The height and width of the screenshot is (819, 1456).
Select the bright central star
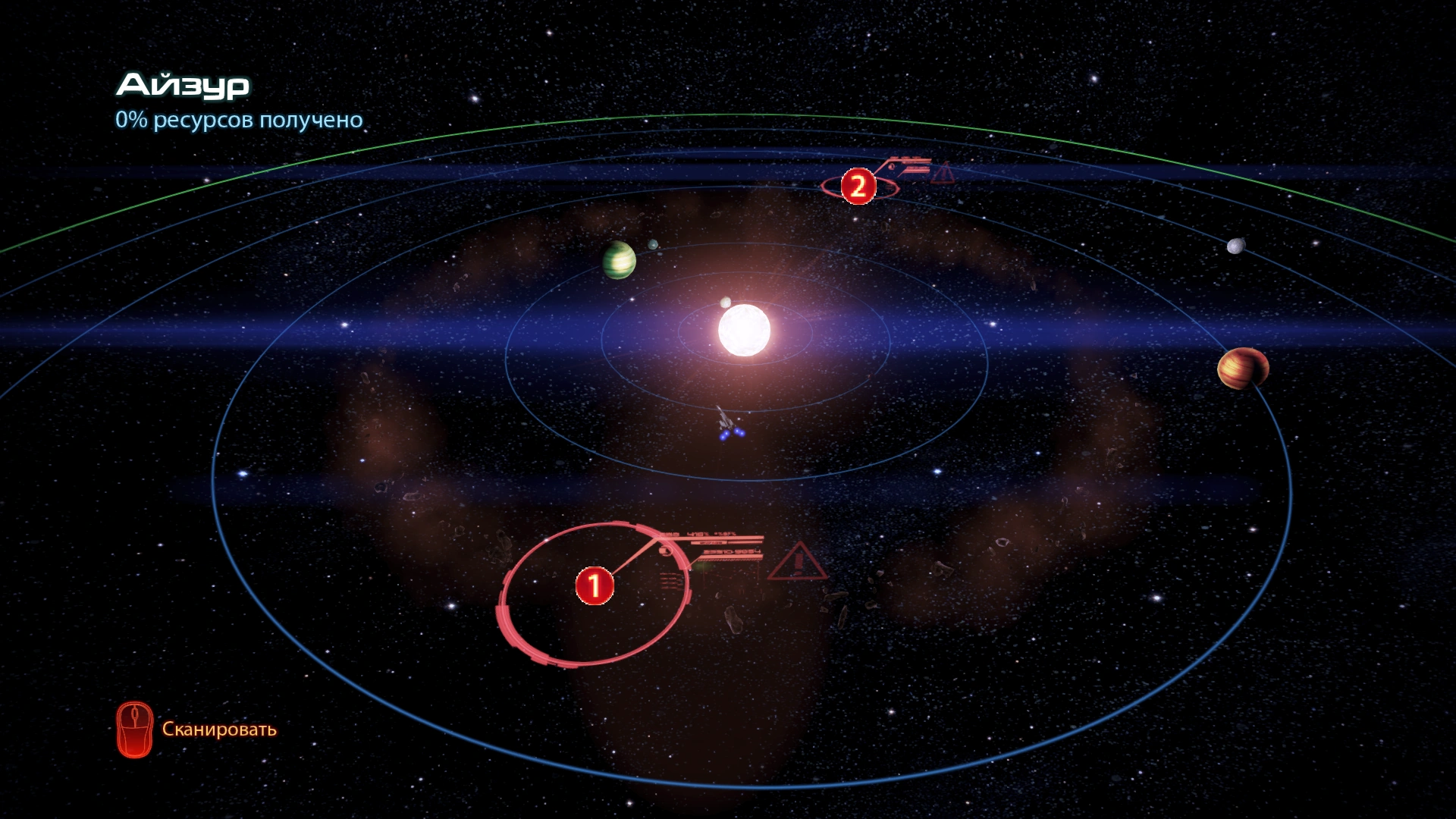click(x=744, y=331)
